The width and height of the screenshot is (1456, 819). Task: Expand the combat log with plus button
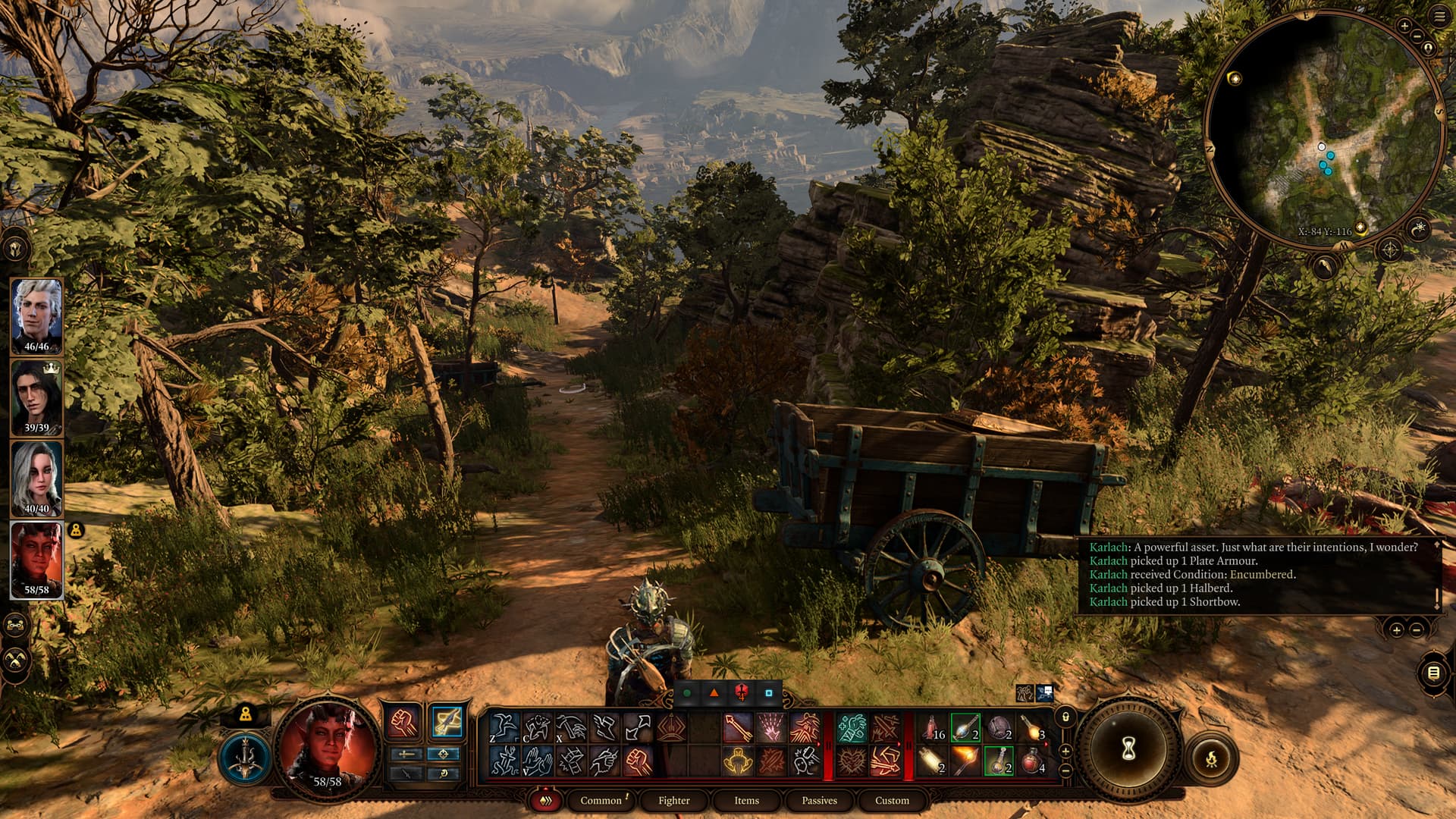1396,629
